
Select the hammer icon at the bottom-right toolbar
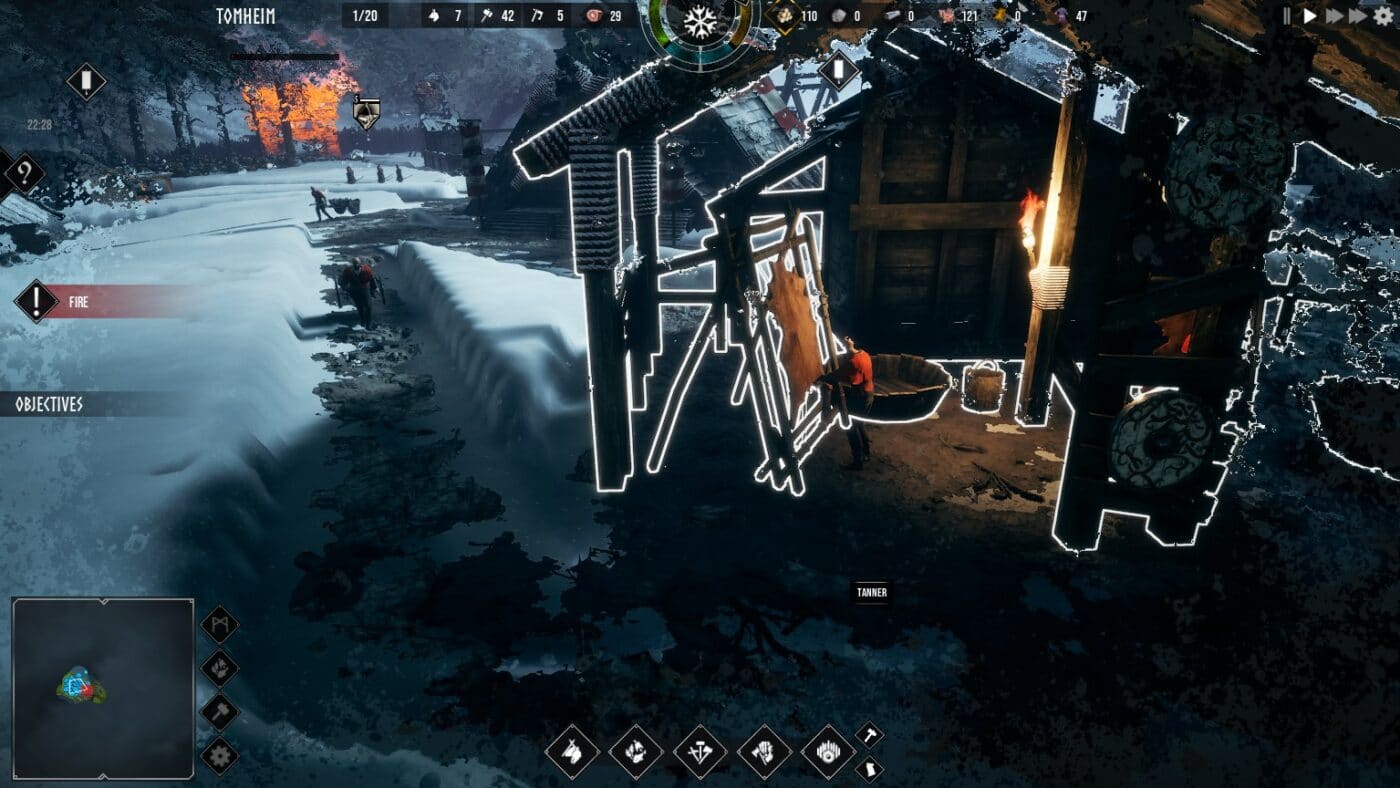[x=868, y=736]
